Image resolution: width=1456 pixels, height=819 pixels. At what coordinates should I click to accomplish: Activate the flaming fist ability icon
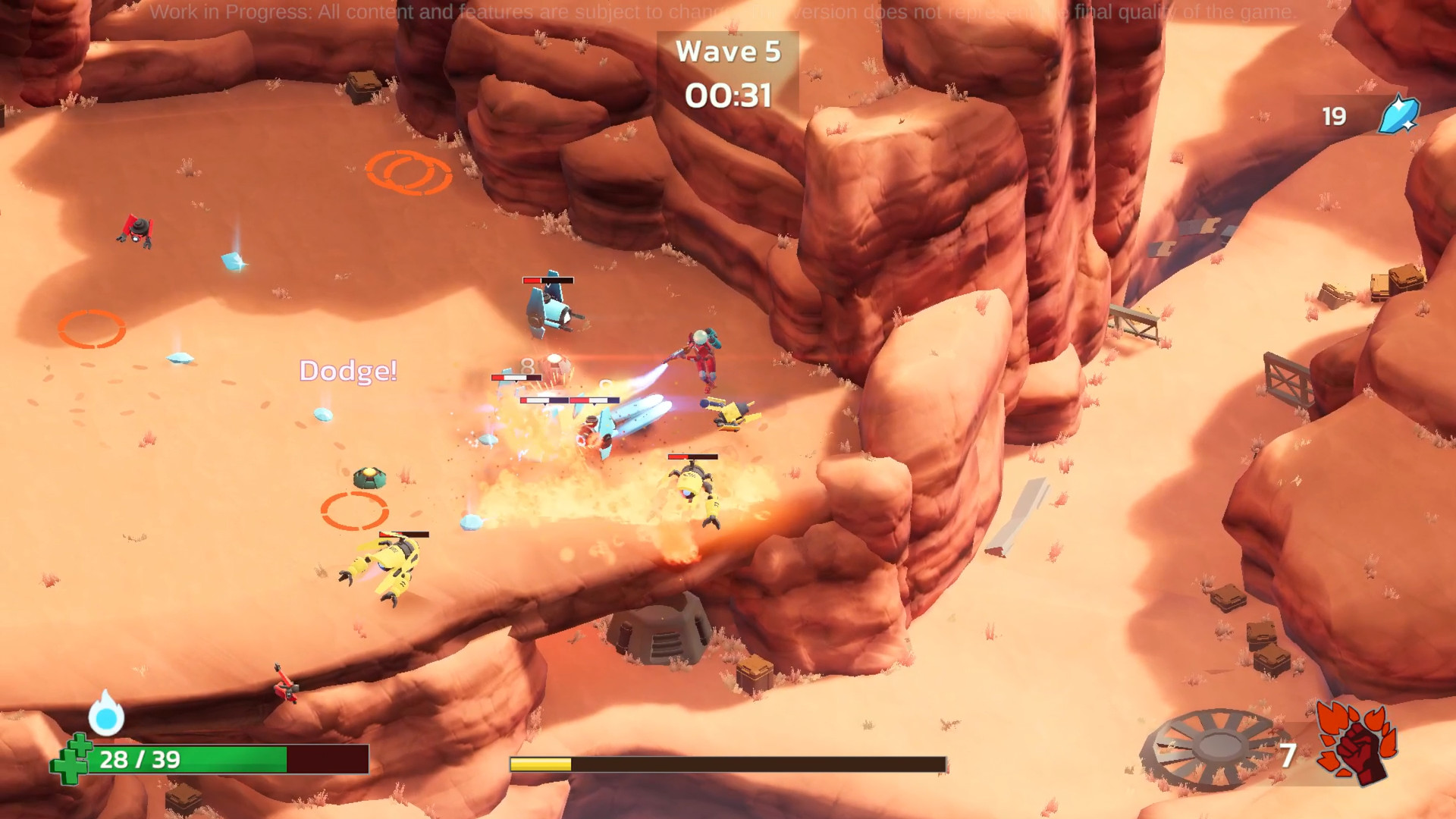click(1357, 743)
